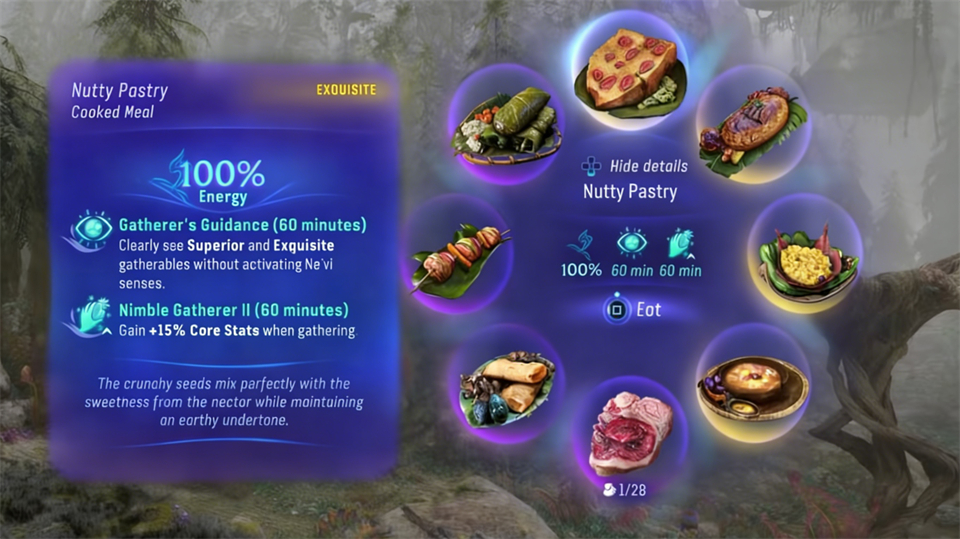Viewport: 960px width, 539px height.
Task: Choose the soup in wooden bowl
Action: click(752, 384)
